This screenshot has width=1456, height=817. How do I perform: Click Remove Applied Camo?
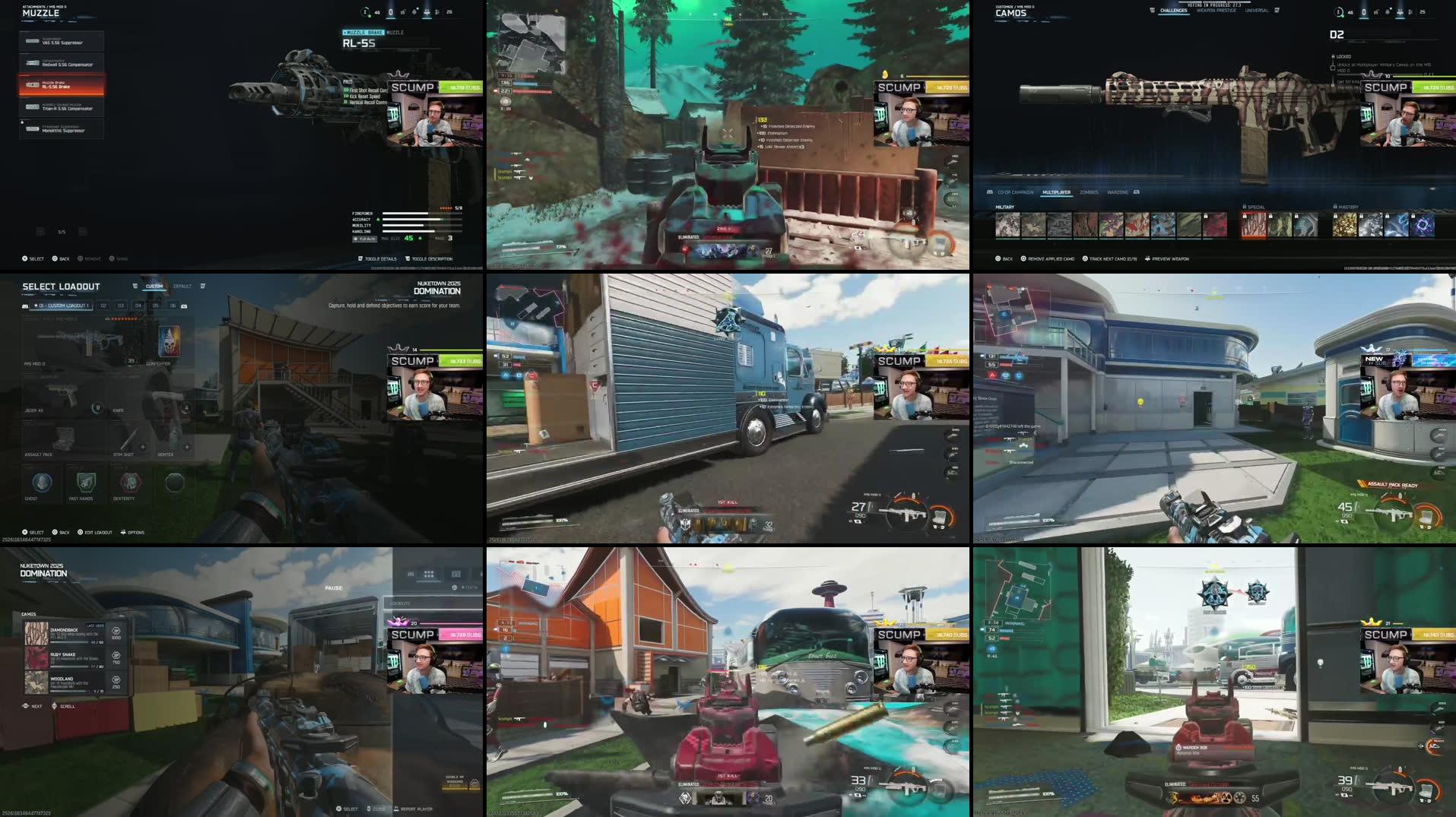(x=1051, y=258)
